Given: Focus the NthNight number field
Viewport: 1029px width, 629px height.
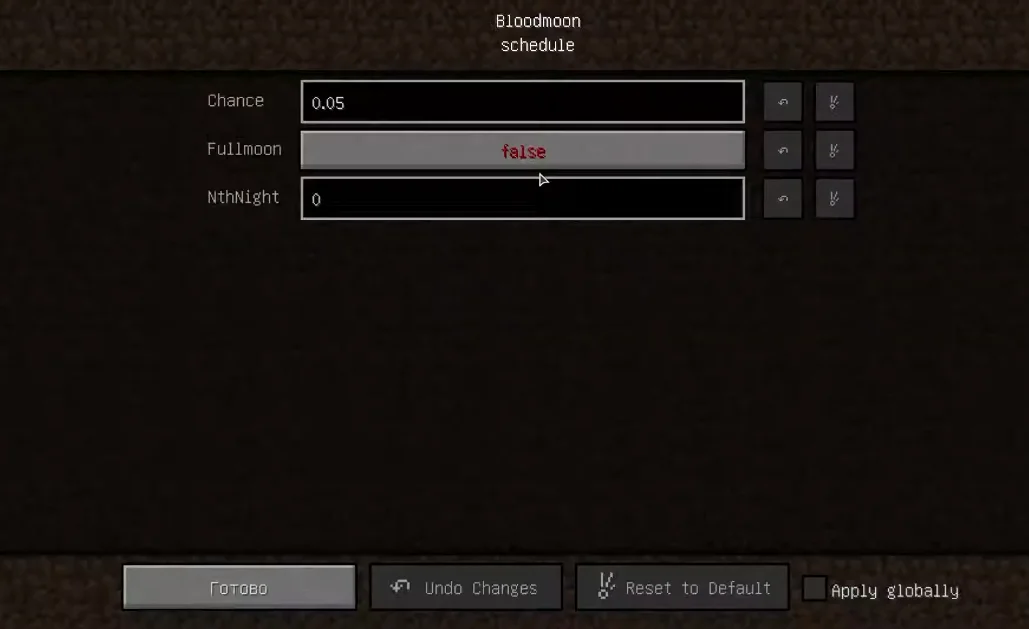Looking at the screenshot, I should point(522,199).
